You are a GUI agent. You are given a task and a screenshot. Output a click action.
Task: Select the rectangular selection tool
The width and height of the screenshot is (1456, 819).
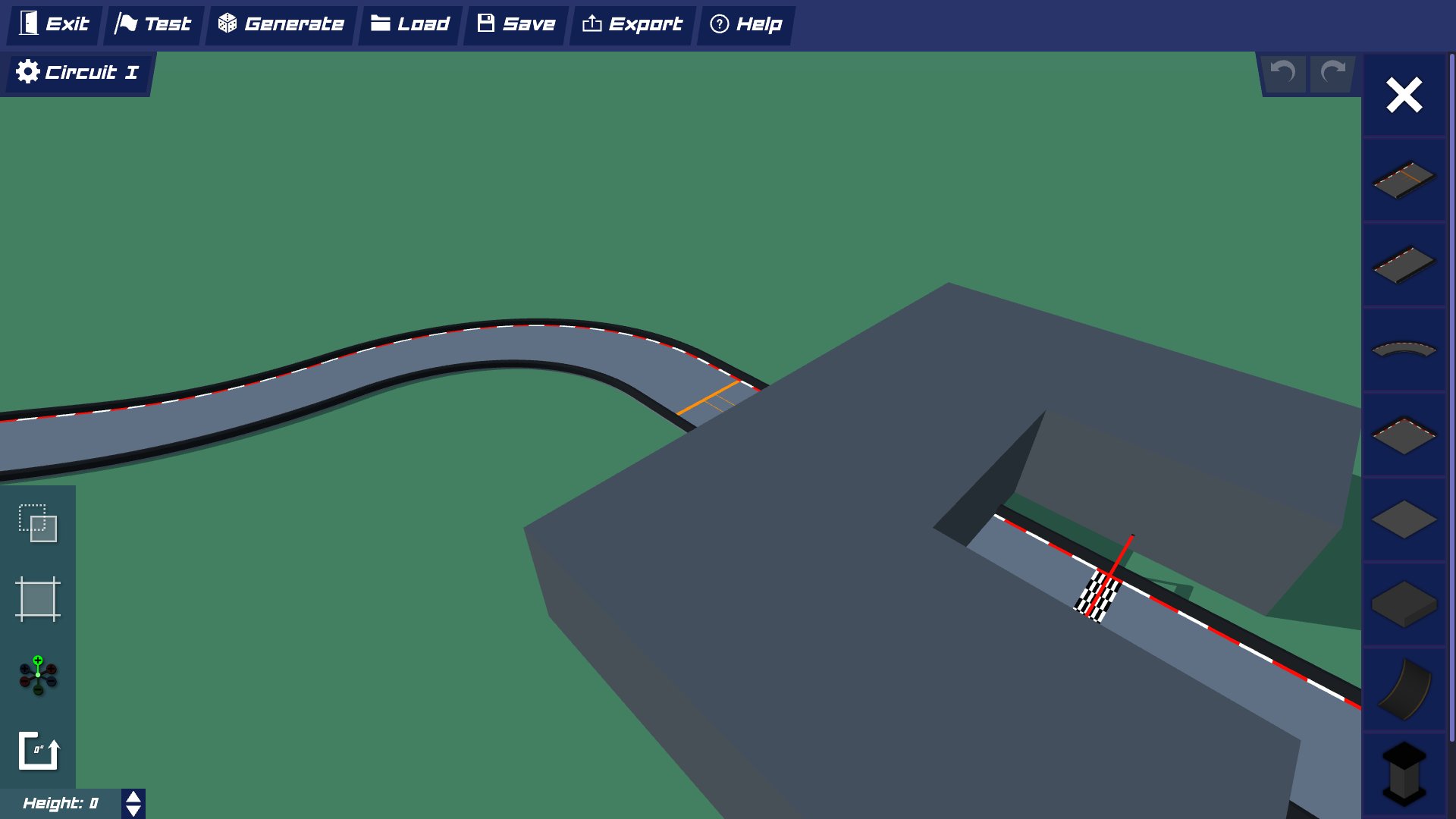tap(38, 525)
